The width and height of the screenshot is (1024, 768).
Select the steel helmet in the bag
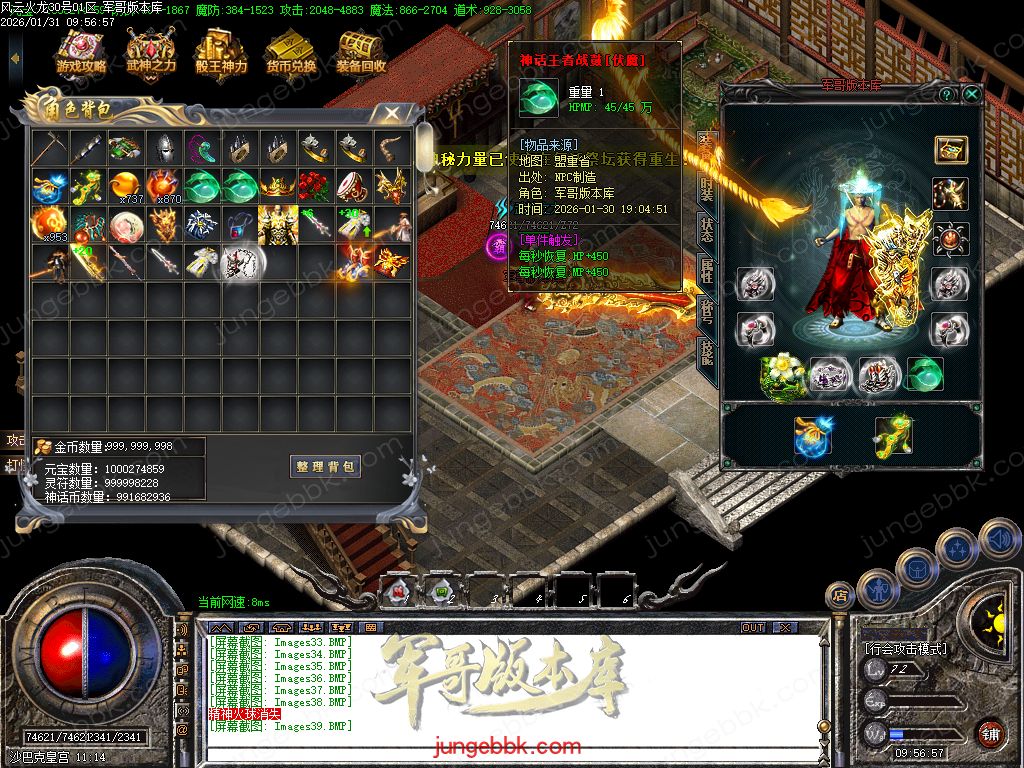pos(163,149)
